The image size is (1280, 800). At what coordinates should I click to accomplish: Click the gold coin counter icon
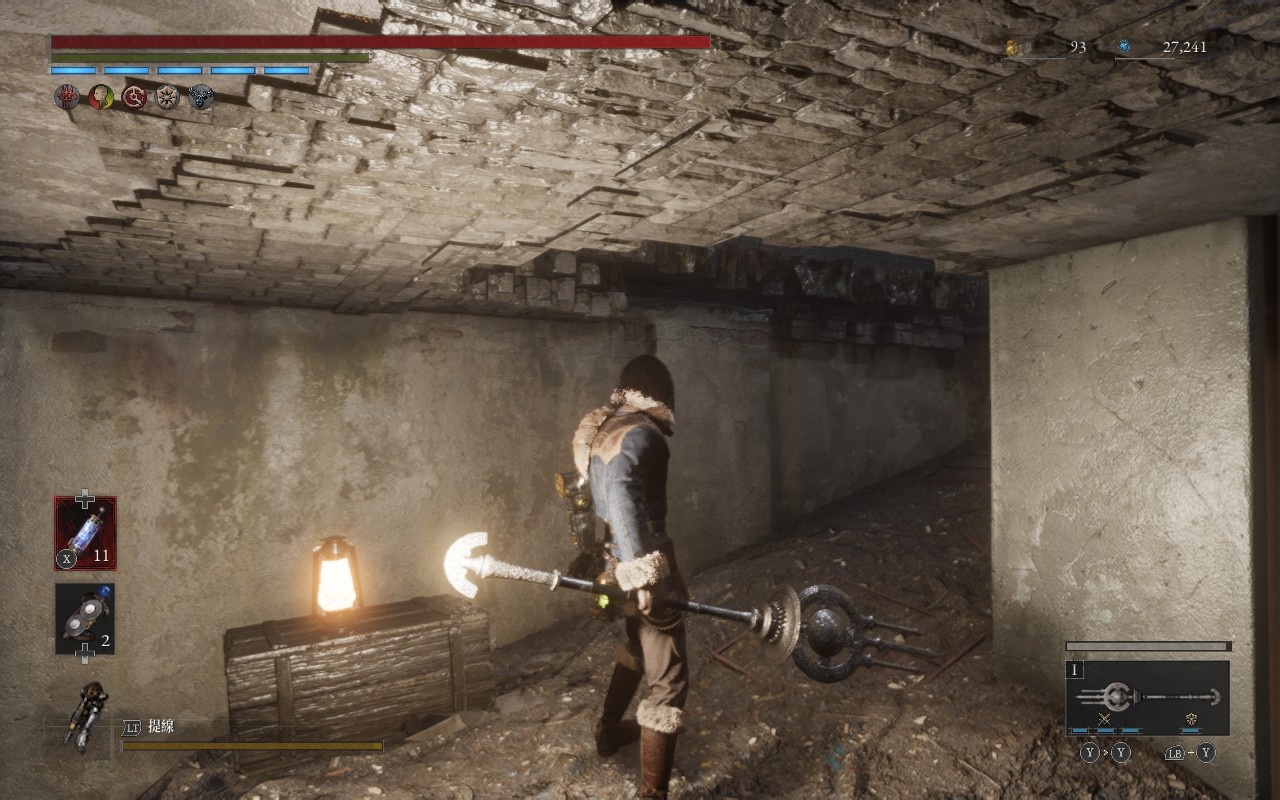pyautogui.click(x=1011, y=47)
